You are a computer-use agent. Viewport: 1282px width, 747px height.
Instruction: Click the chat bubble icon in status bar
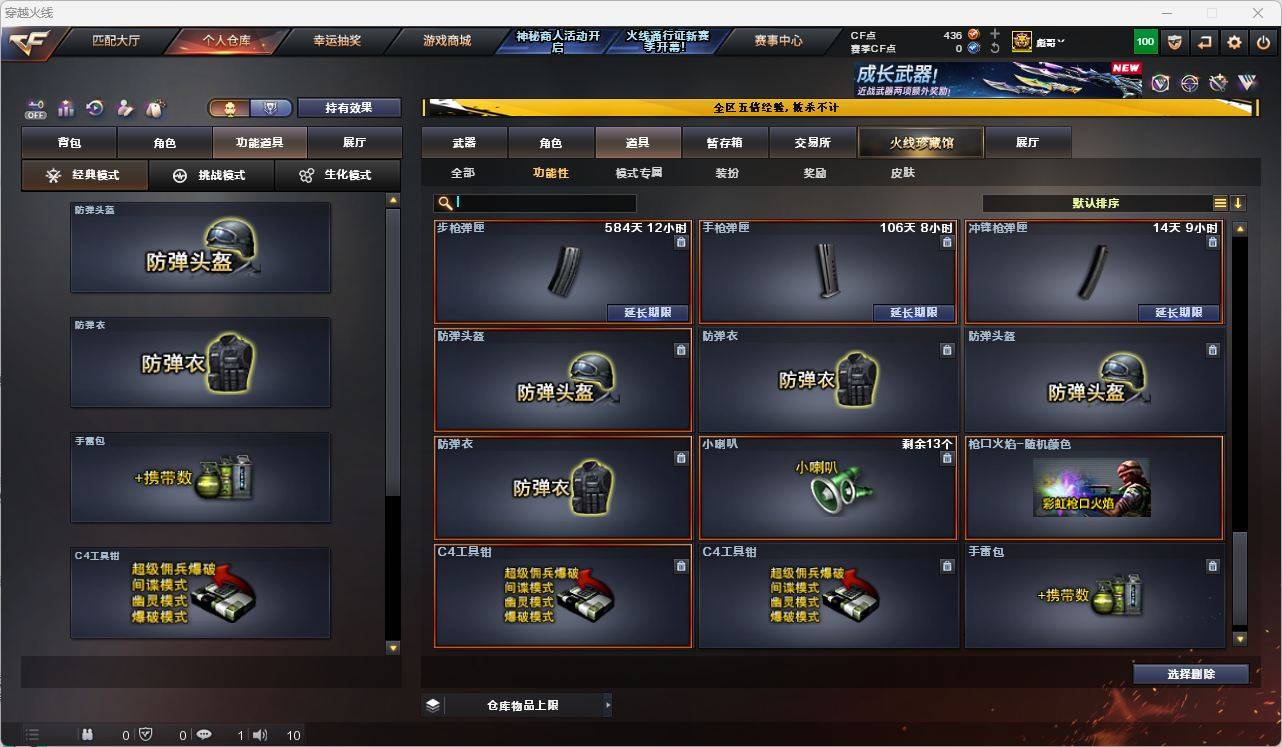[x=204, y=736]
